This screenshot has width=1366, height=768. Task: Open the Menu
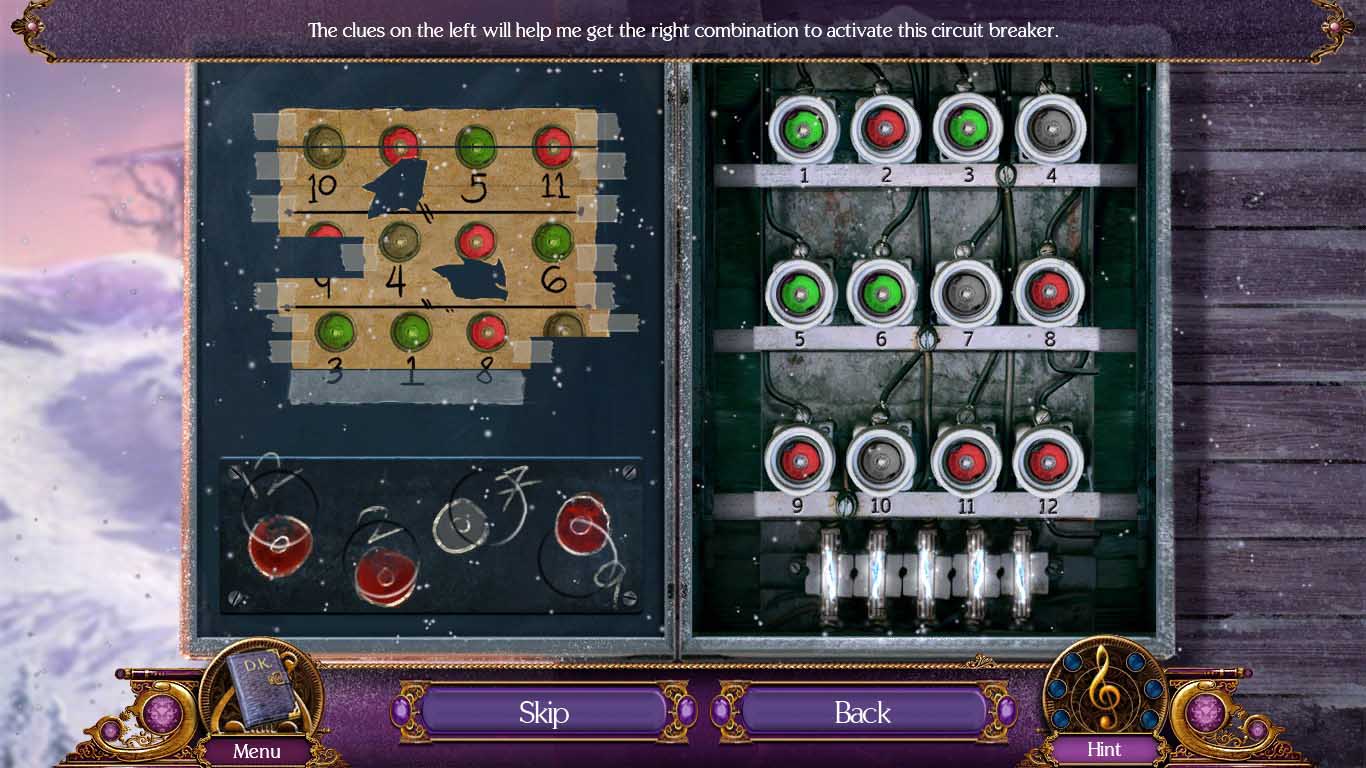[257, 751]
